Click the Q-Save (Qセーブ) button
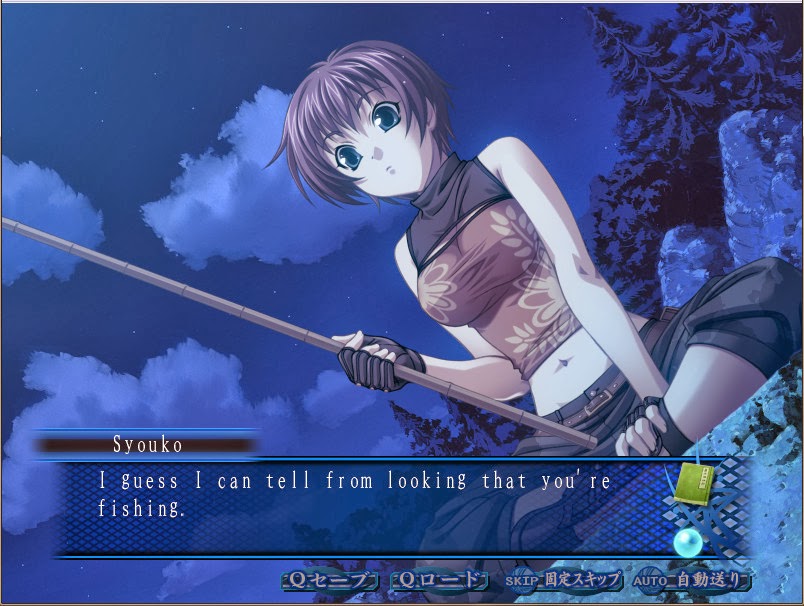Image resolution: width=804 pixels, height=606 pixels. 330,580
